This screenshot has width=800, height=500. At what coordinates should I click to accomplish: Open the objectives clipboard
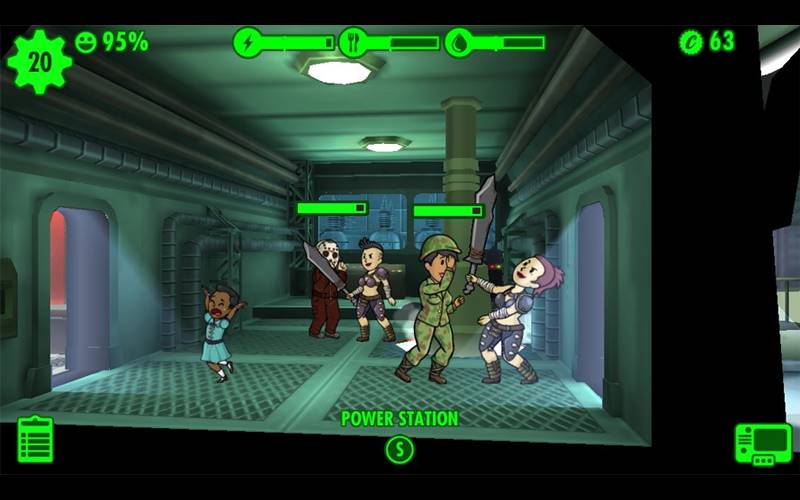click(x=35, y=440)
